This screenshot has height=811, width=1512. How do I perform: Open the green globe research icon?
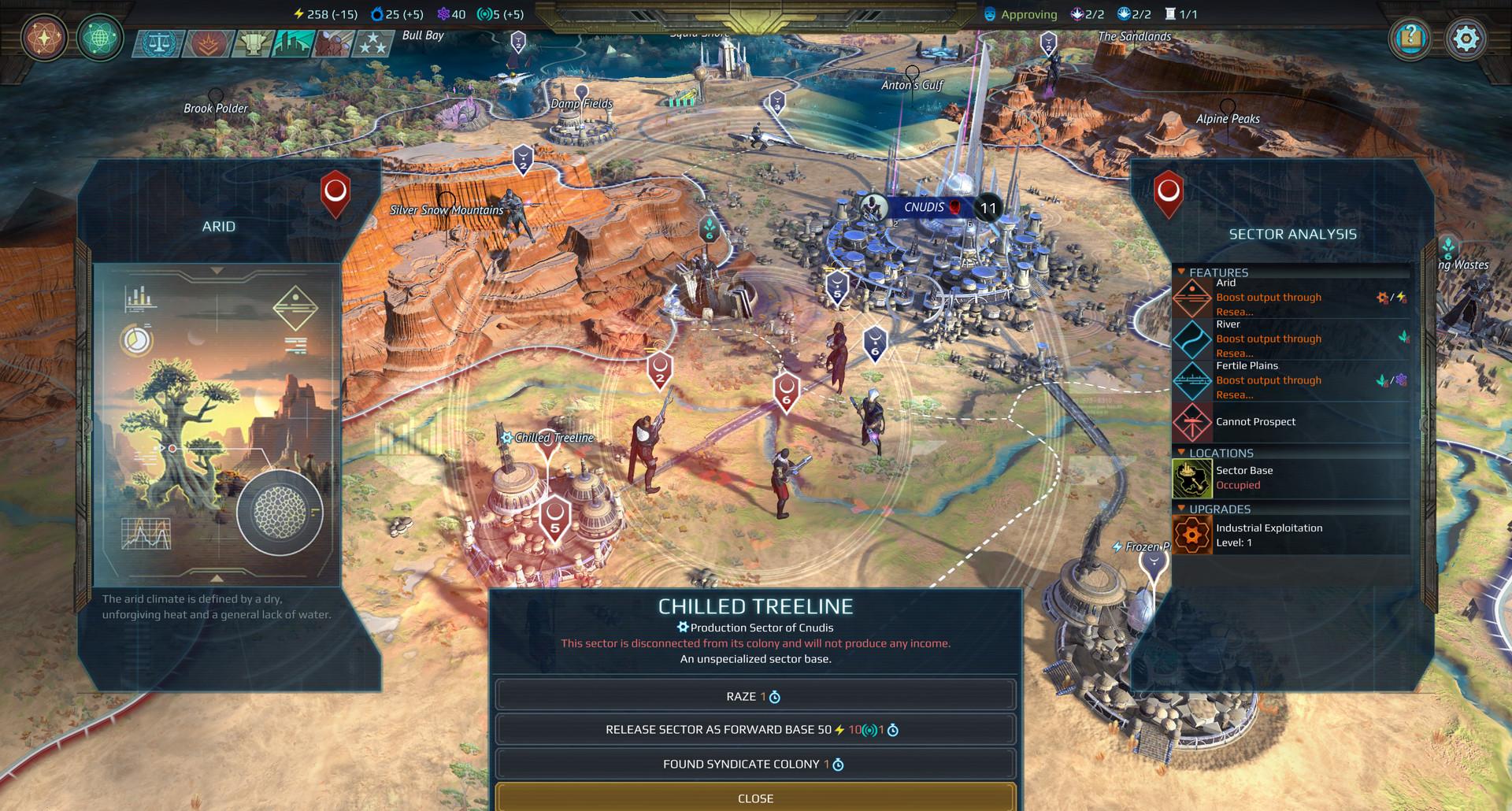pyautogui.click(x=99, y=38)
